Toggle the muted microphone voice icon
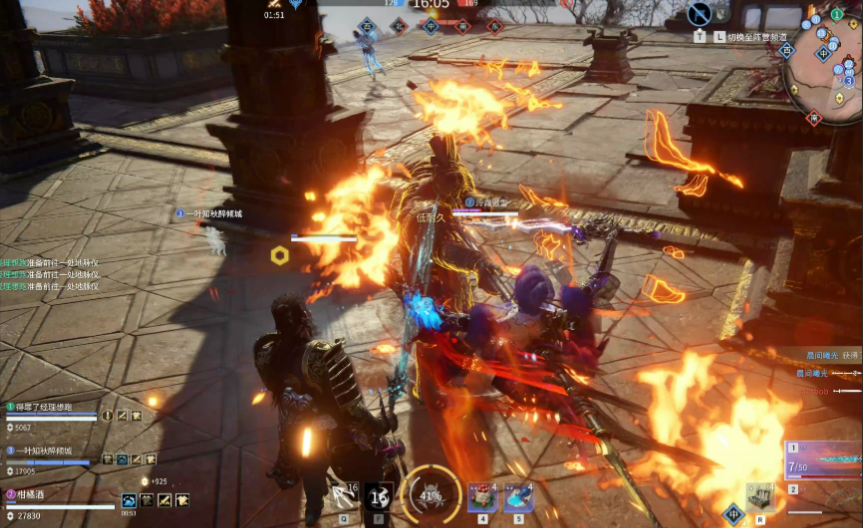Image resolution: width=863 pixels, height=528 pixels. (x=700, y=13)
